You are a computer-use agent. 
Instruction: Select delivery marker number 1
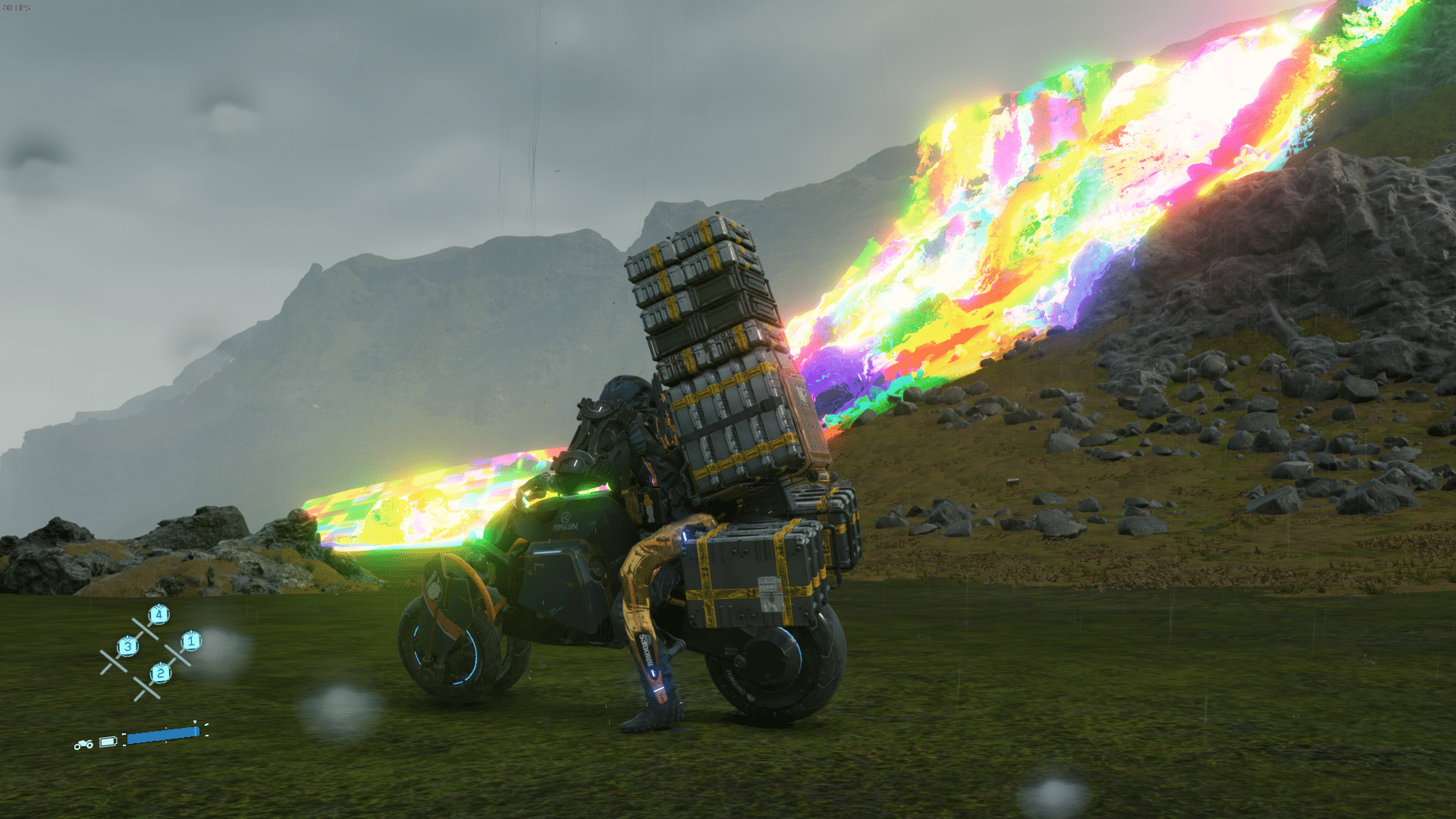click(190, 642)
